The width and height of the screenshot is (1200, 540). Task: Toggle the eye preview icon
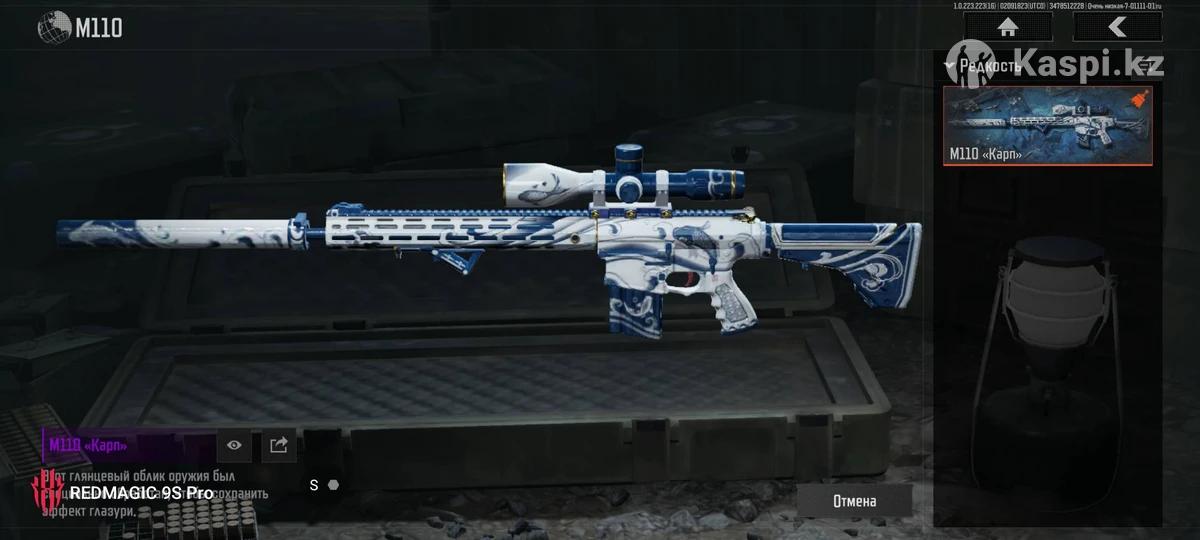point(235,445)
